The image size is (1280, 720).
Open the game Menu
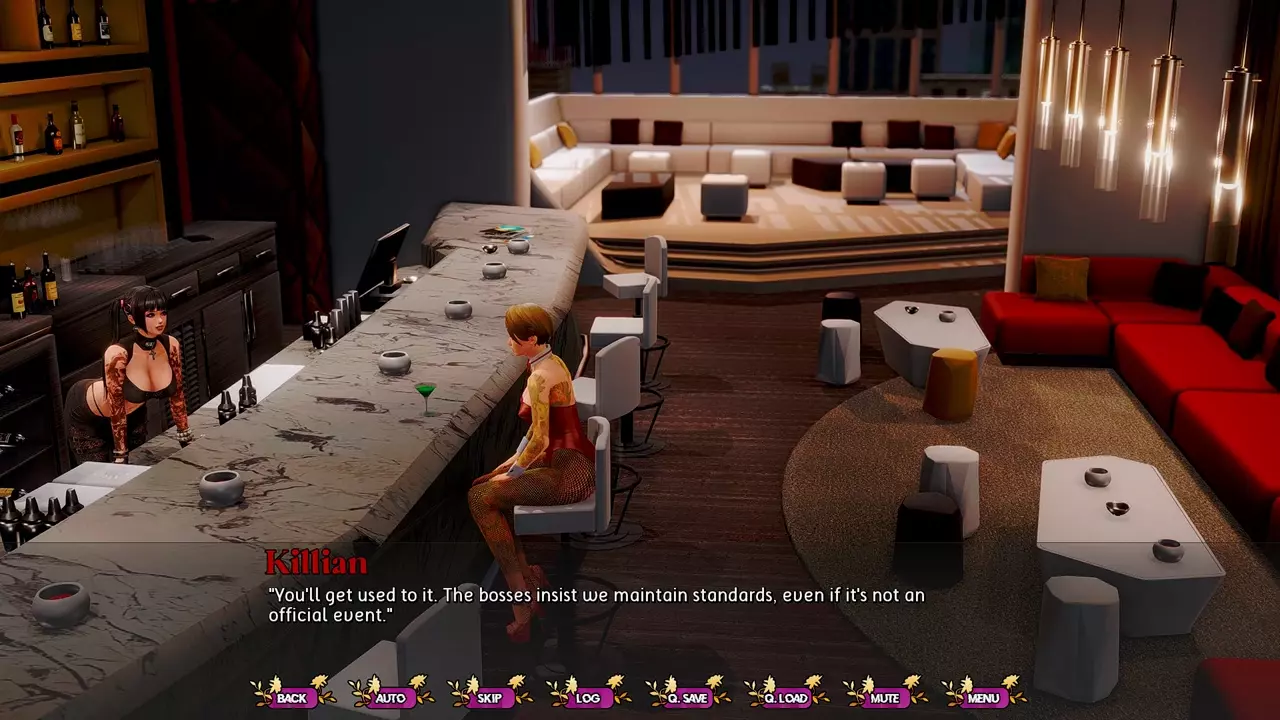click(983, 698)
